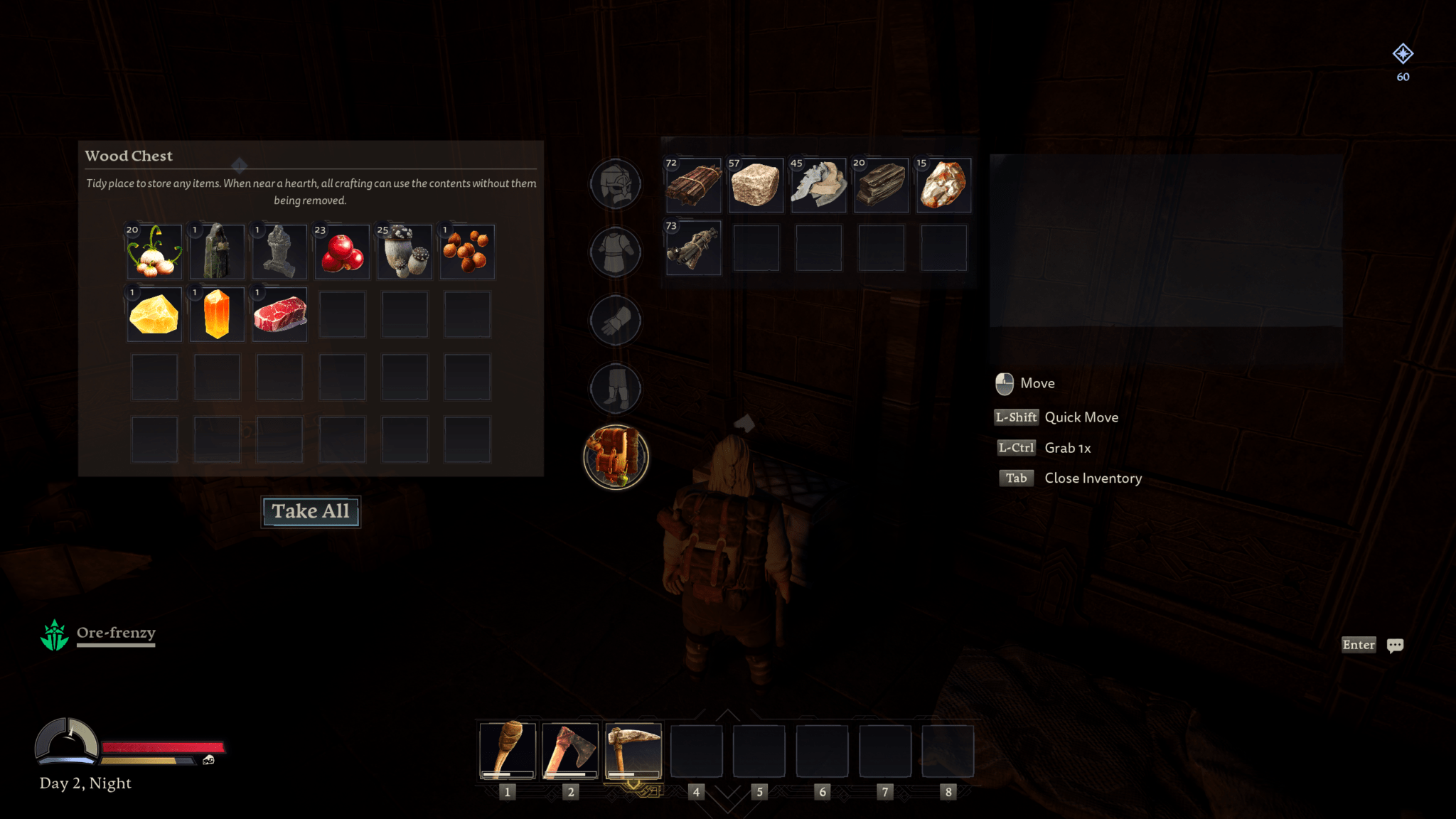Select the stone block stack of 57
The height and width of the screenshot is (819, 1456).
[x=756, y=186]
